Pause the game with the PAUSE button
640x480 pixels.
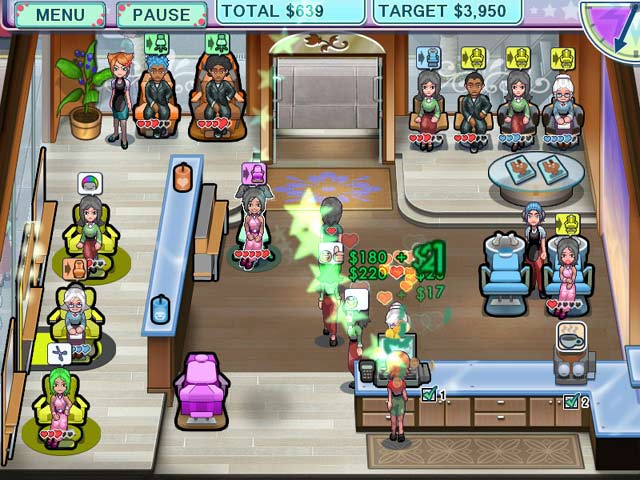click(x=161, y=15)
